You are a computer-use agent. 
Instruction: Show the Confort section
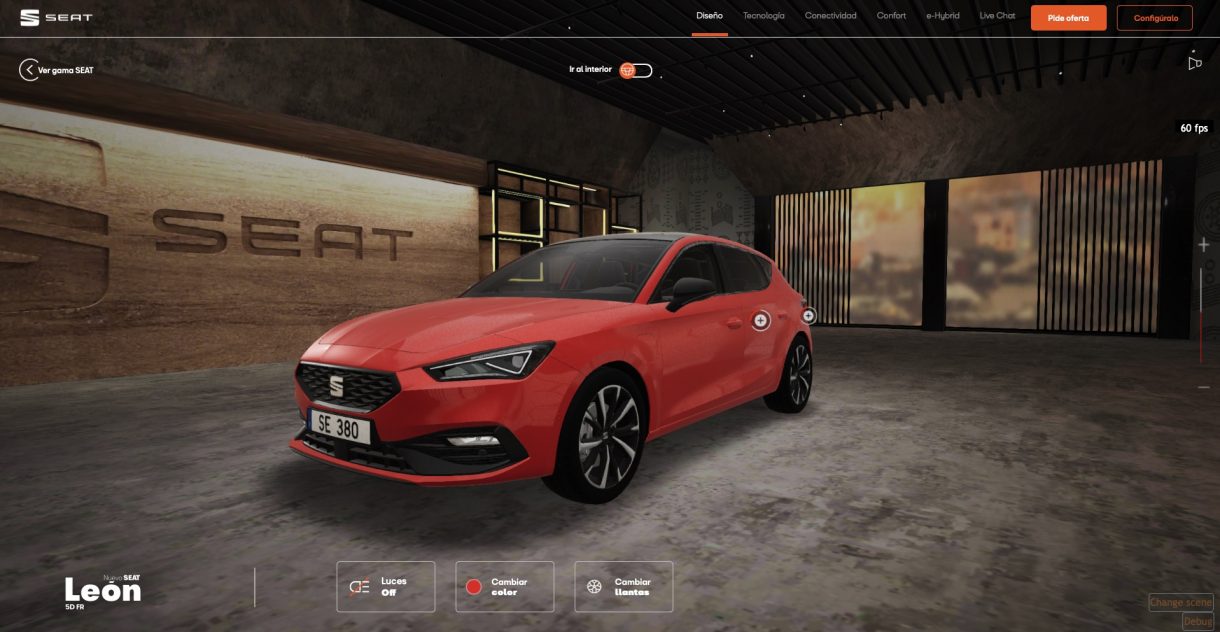[891, 16]
